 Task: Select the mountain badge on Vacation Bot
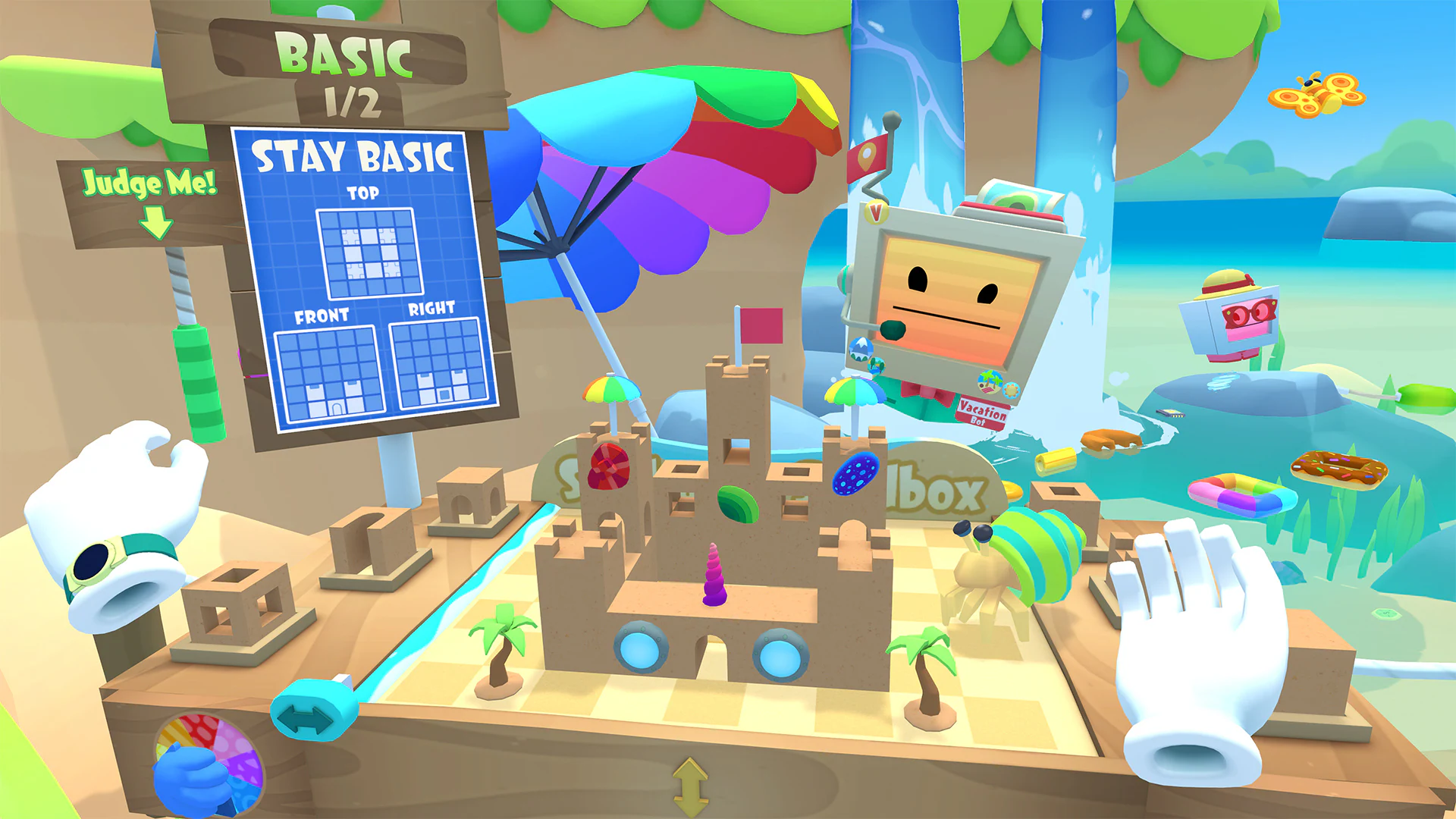[860, 350]
